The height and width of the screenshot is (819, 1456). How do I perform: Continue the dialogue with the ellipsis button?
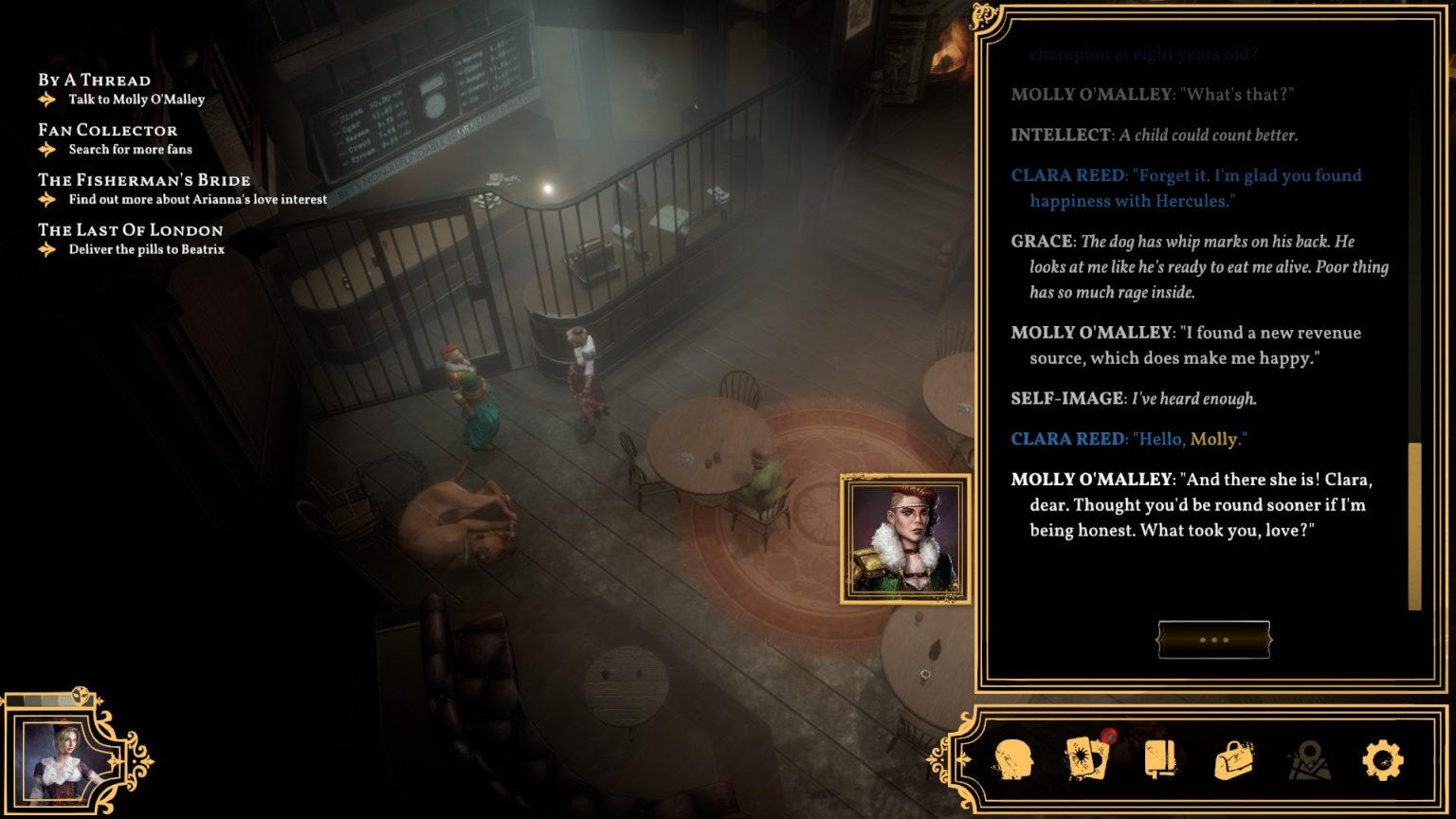point(1213,640)
